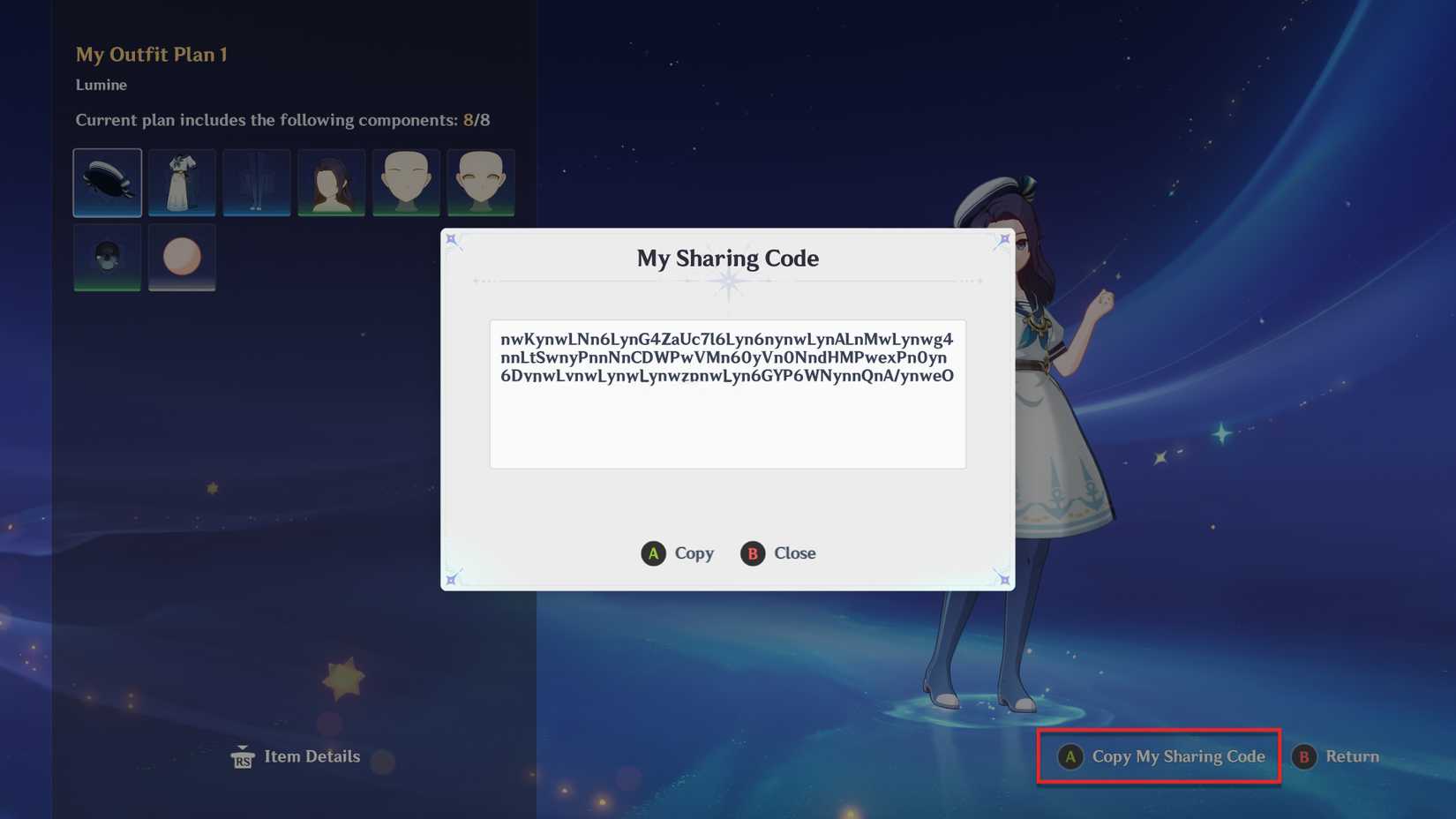Select the open-eyes face component
The width and height of the screenshot is (1456, 819).
point(481,183)
